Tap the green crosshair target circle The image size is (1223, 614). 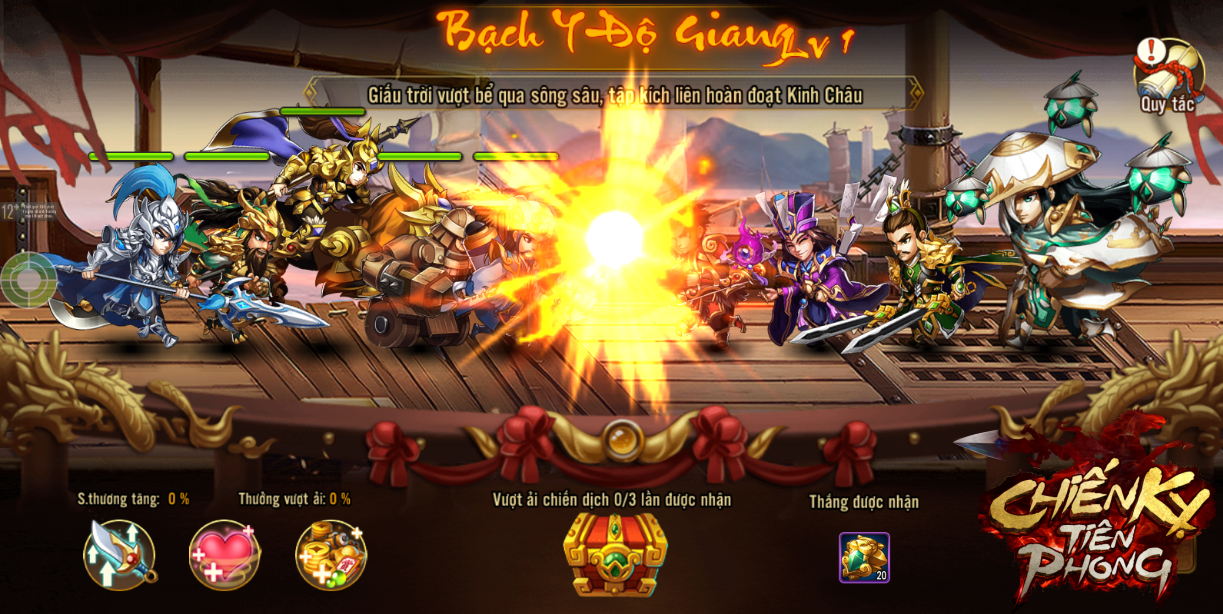point(28,280)
